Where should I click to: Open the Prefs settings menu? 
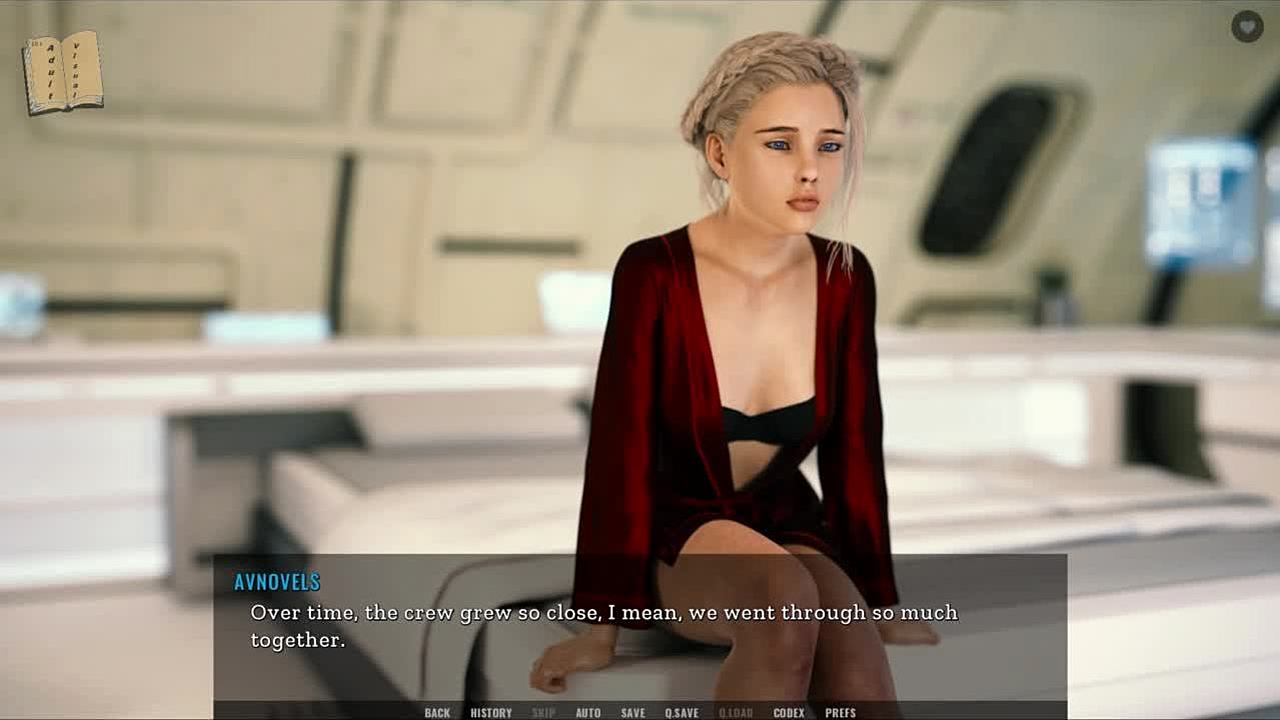[840, 713]
